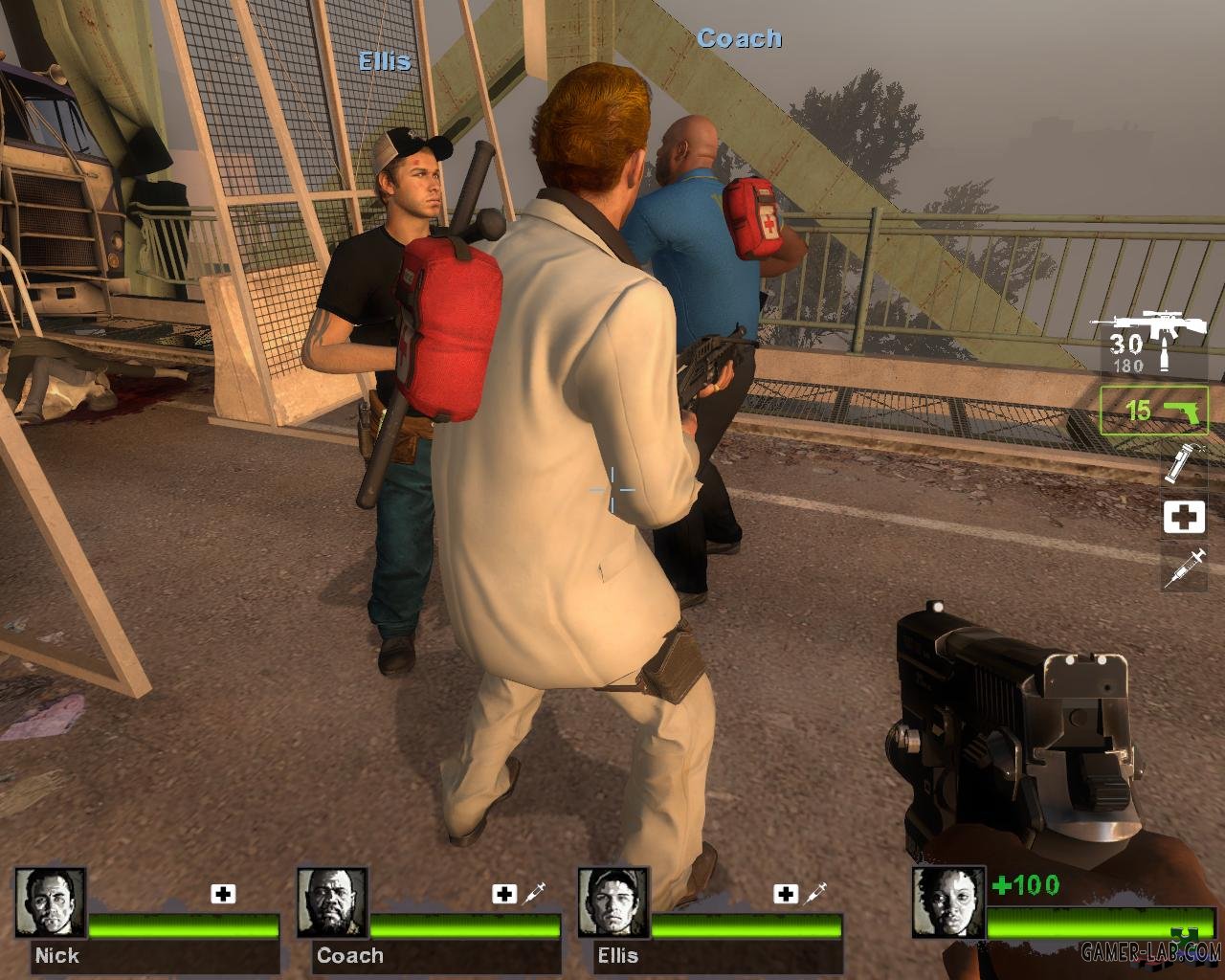Click your own survivor portrait beside +100
Viewport: 1225px width, 980px height.
point(947,902)
